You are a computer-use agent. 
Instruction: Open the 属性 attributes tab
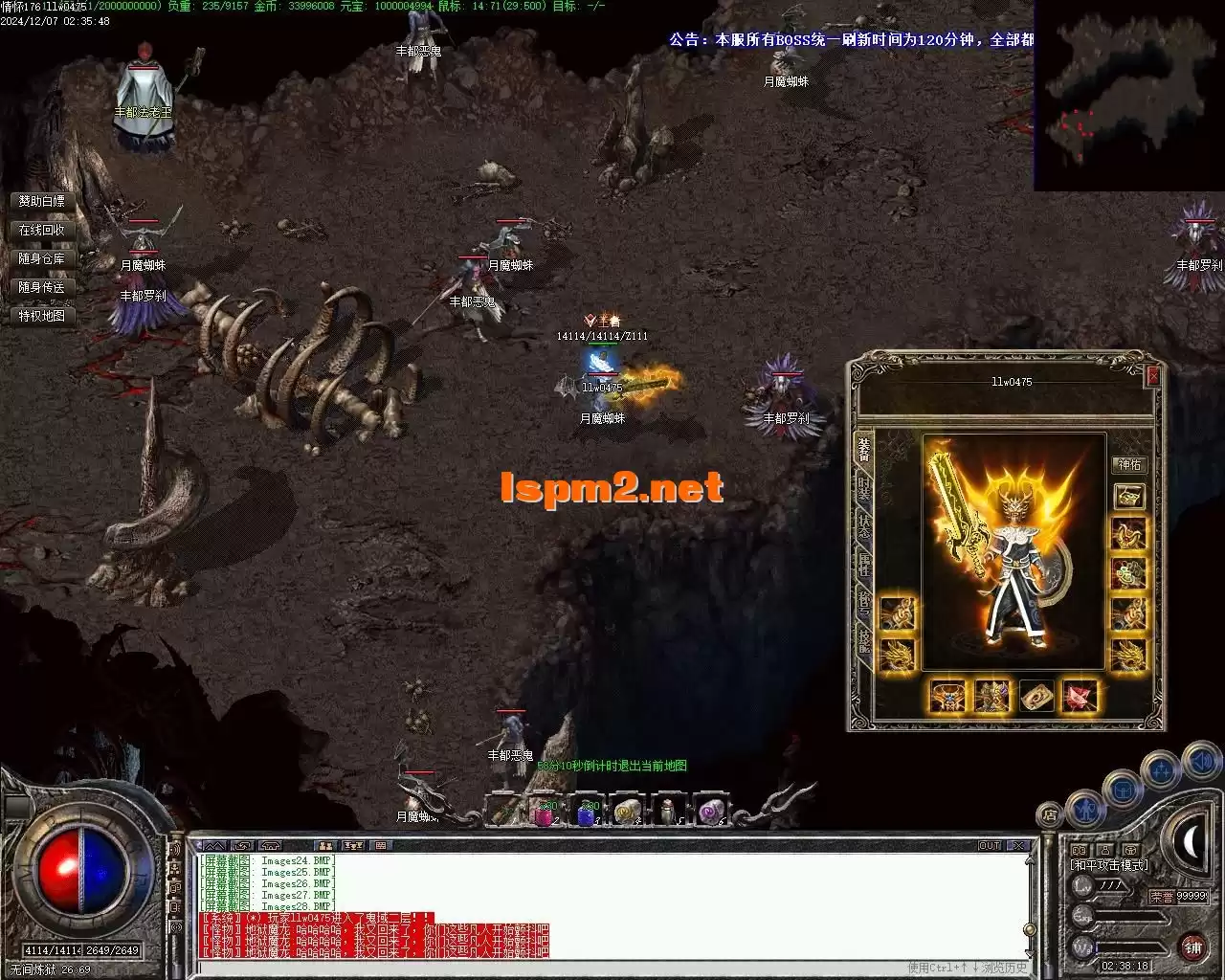tap(864, 564)
